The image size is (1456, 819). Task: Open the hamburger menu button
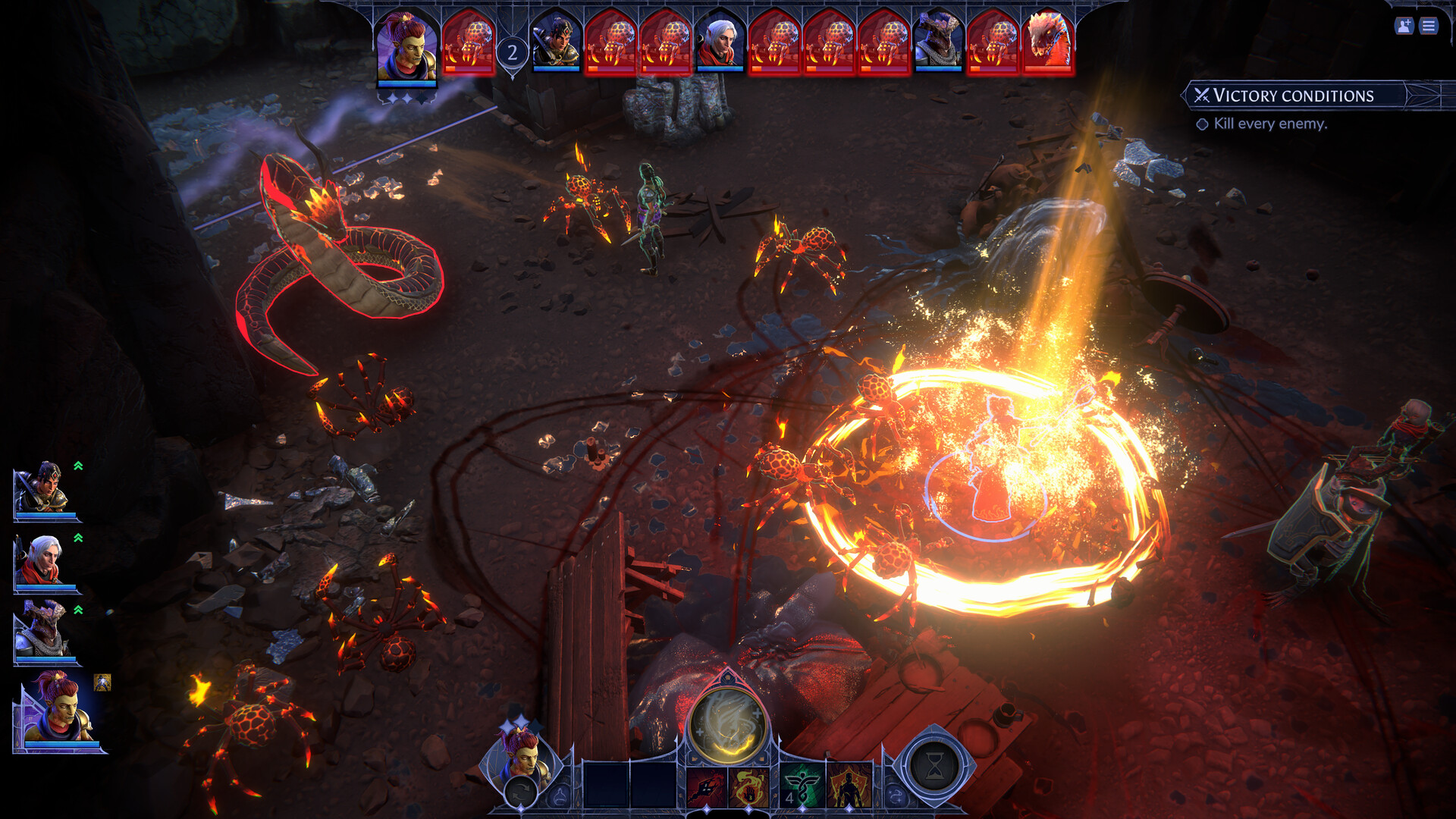pyautogui.click(x=1429, y=27)
